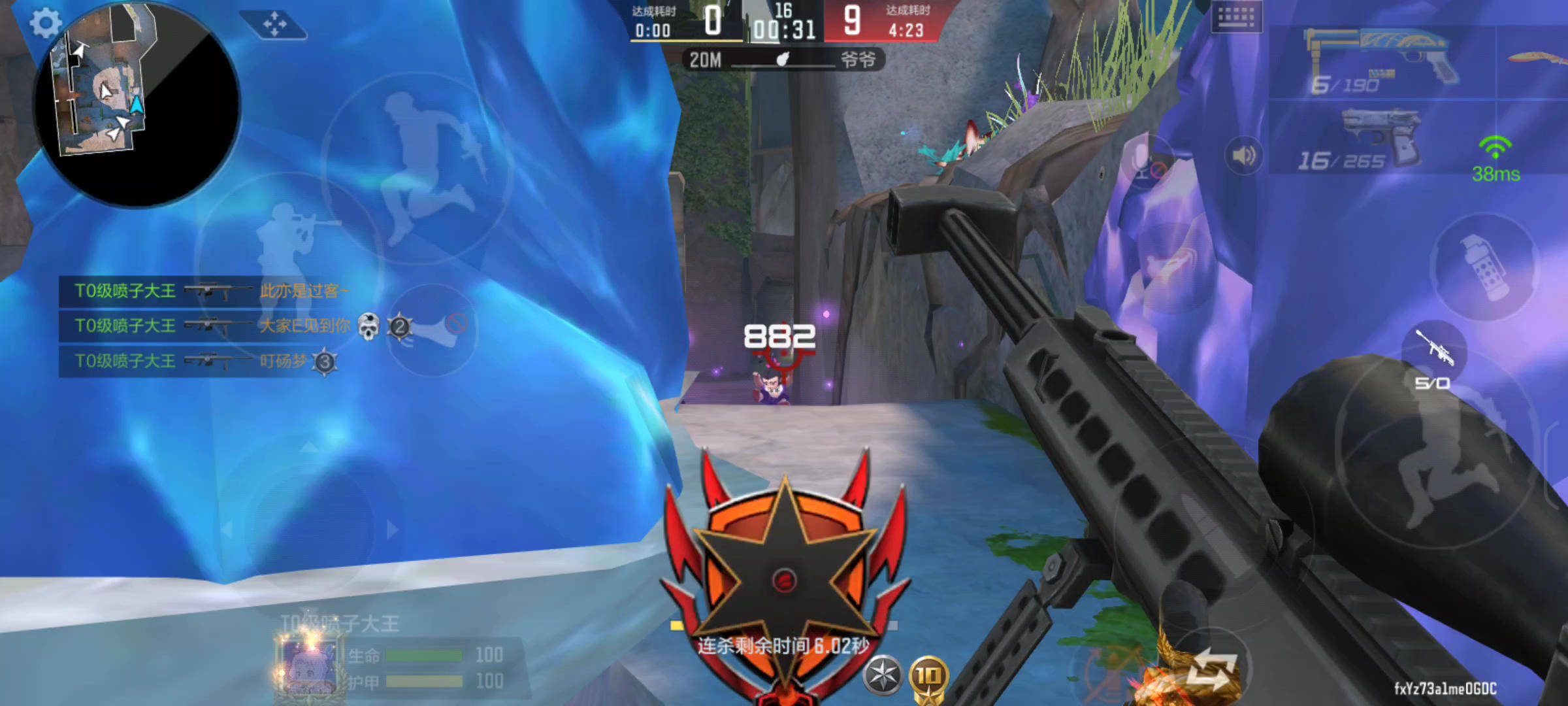Viewport: 1568px width, 706px height.
Task: Select the four-arrow layout button
Action: (274, 25)
